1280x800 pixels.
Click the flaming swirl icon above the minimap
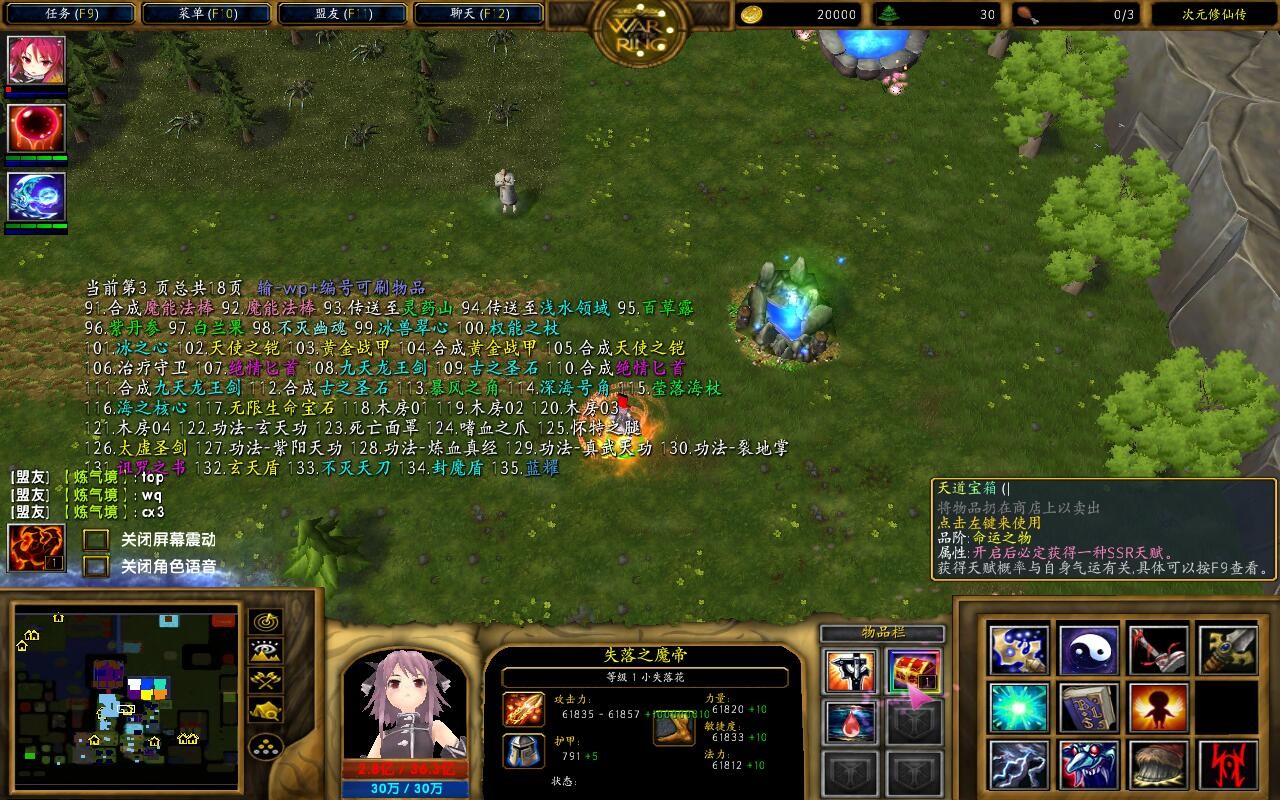37,548
